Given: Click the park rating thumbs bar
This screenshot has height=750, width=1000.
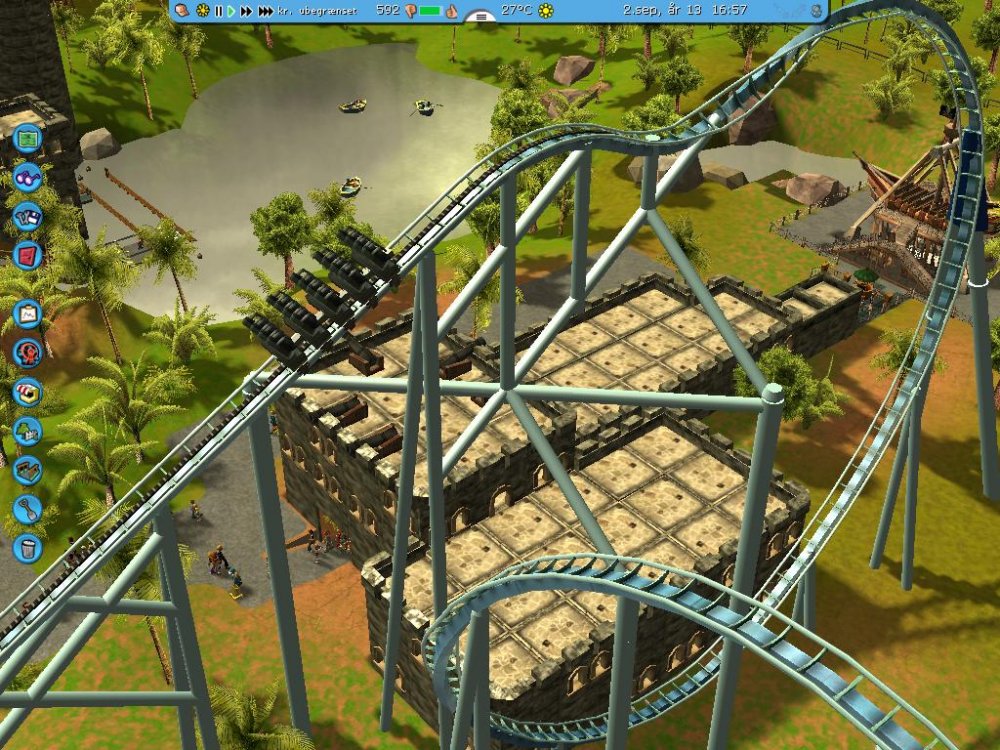Looking at the screenshot, I should point(430,11).
